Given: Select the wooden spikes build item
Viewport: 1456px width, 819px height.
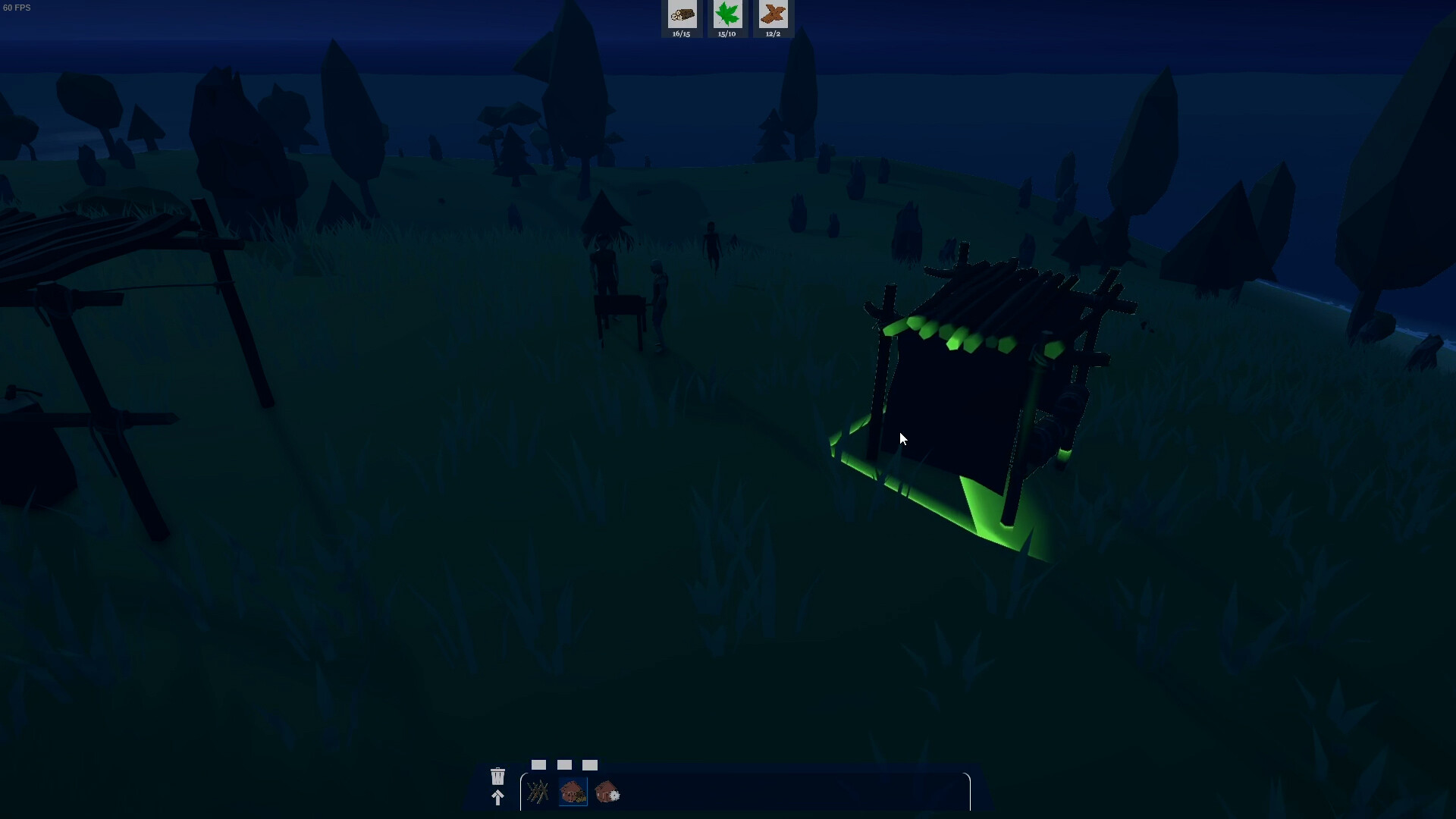Looking at the screenshot, I should [538, 792].
